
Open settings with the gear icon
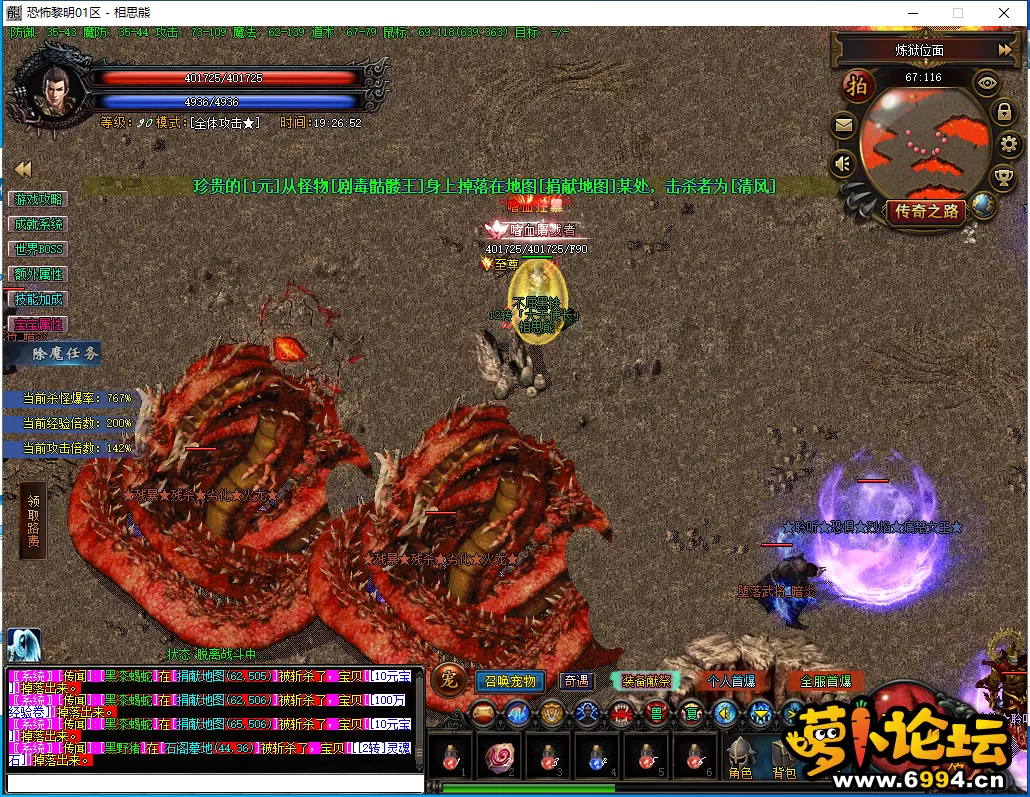point(1008,145)
